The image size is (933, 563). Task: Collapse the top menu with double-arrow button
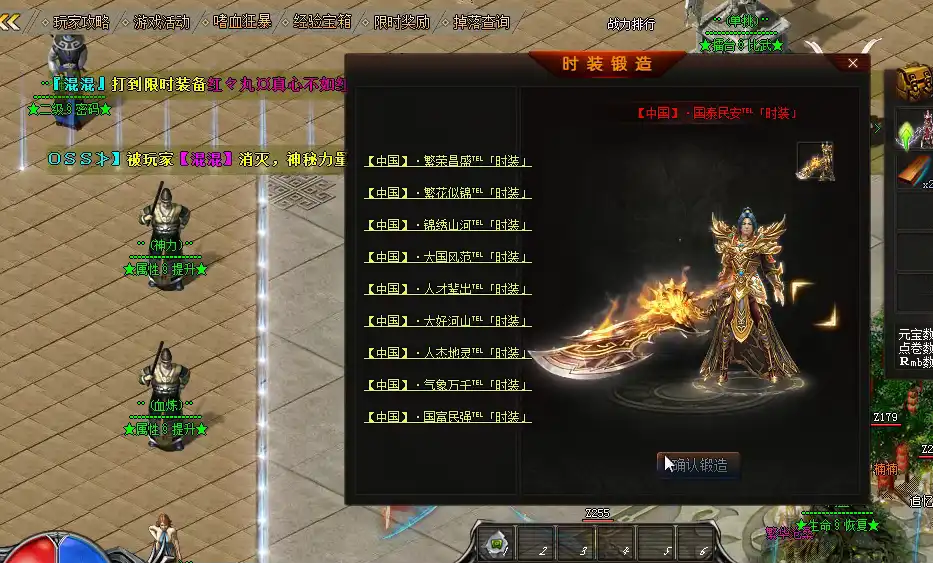click(11, 21)
